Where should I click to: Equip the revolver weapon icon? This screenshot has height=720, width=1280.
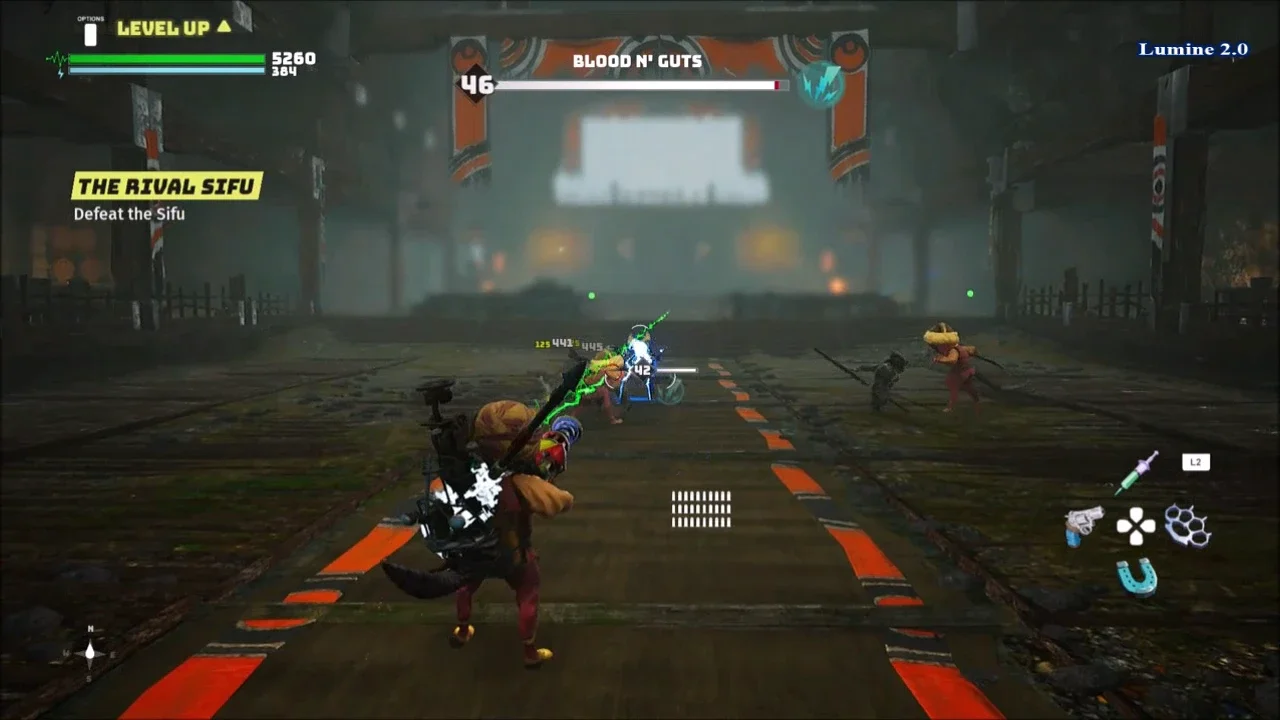[1083, 524]
